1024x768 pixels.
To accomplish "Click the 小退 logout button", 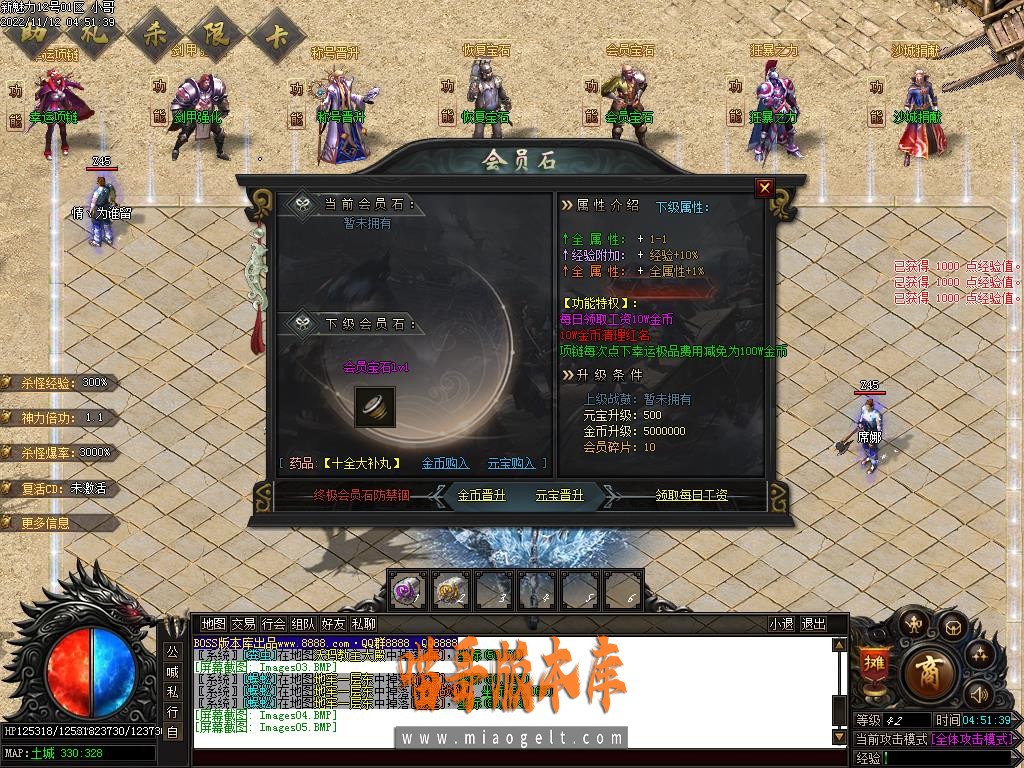I will [x=781, y=624].
